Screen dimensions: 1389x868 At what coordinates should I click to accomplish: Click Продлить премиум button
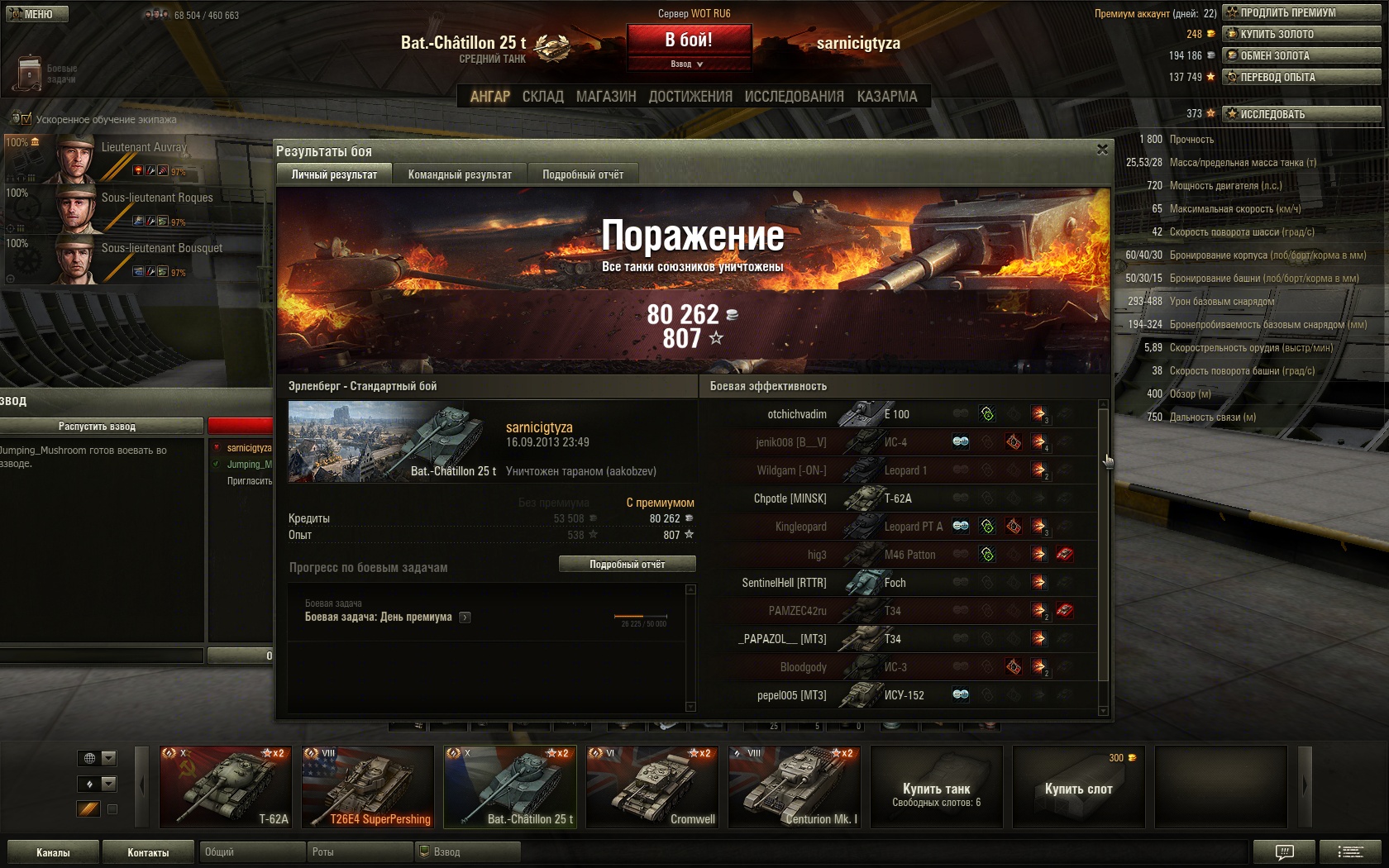(1301, 12)
